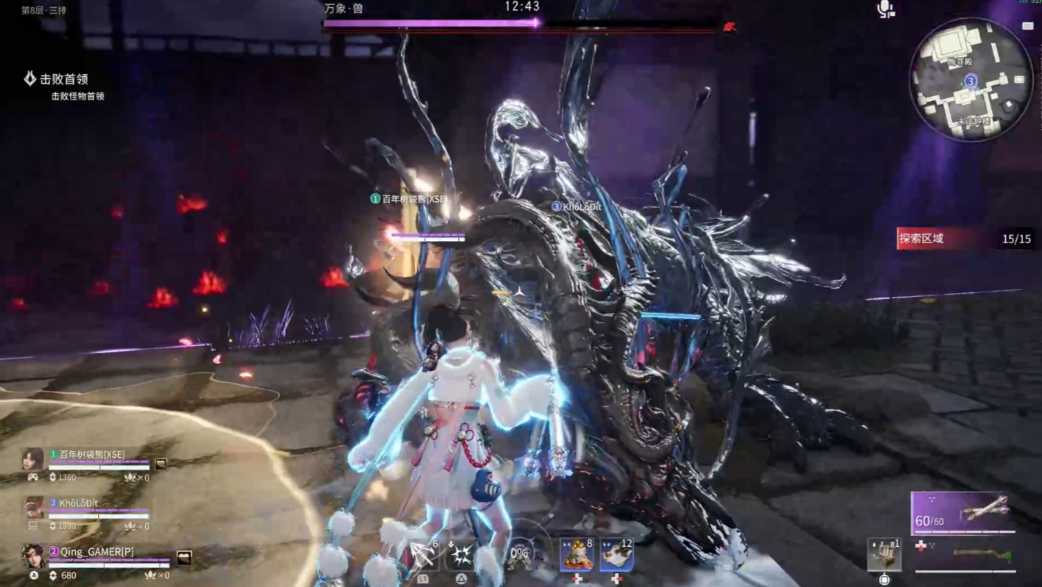Use the gray consumable item slot
Image resolution: width=1042 pixels, height=587 pixels.
click(x=884, y=553)
